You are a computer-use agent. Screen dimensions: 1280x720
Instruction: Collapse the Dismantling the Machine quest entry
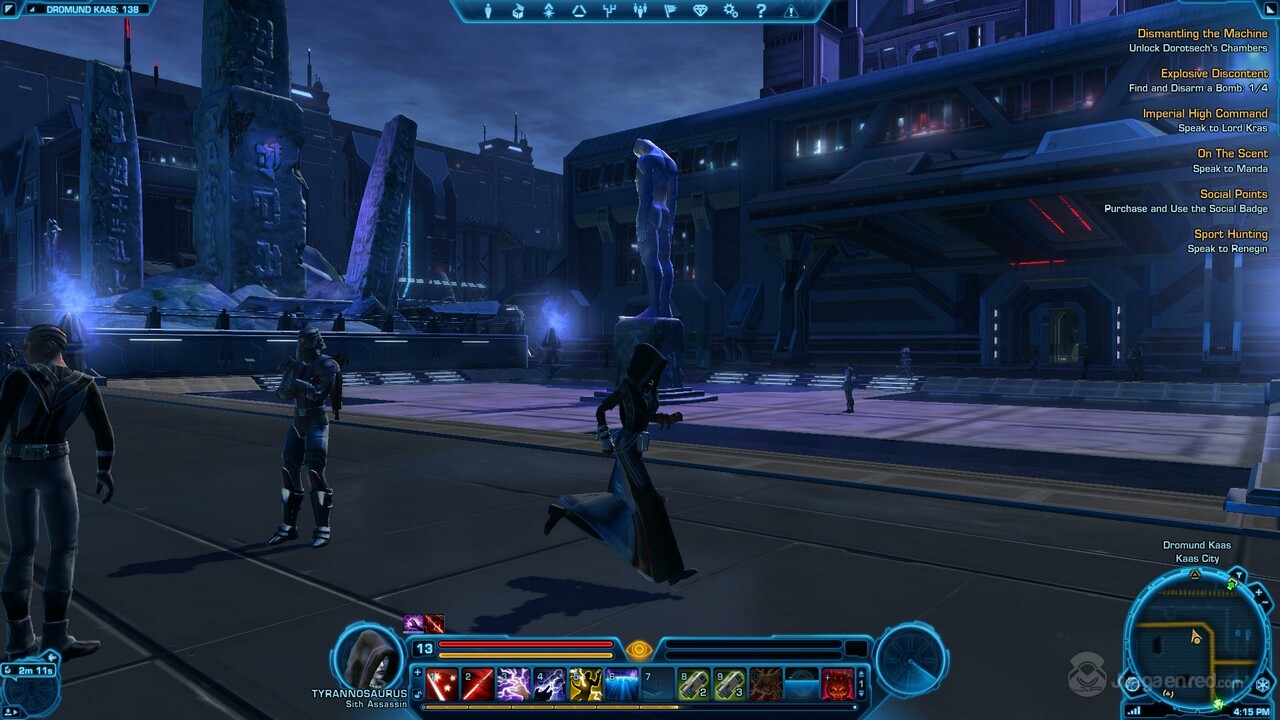[1203, 33]
